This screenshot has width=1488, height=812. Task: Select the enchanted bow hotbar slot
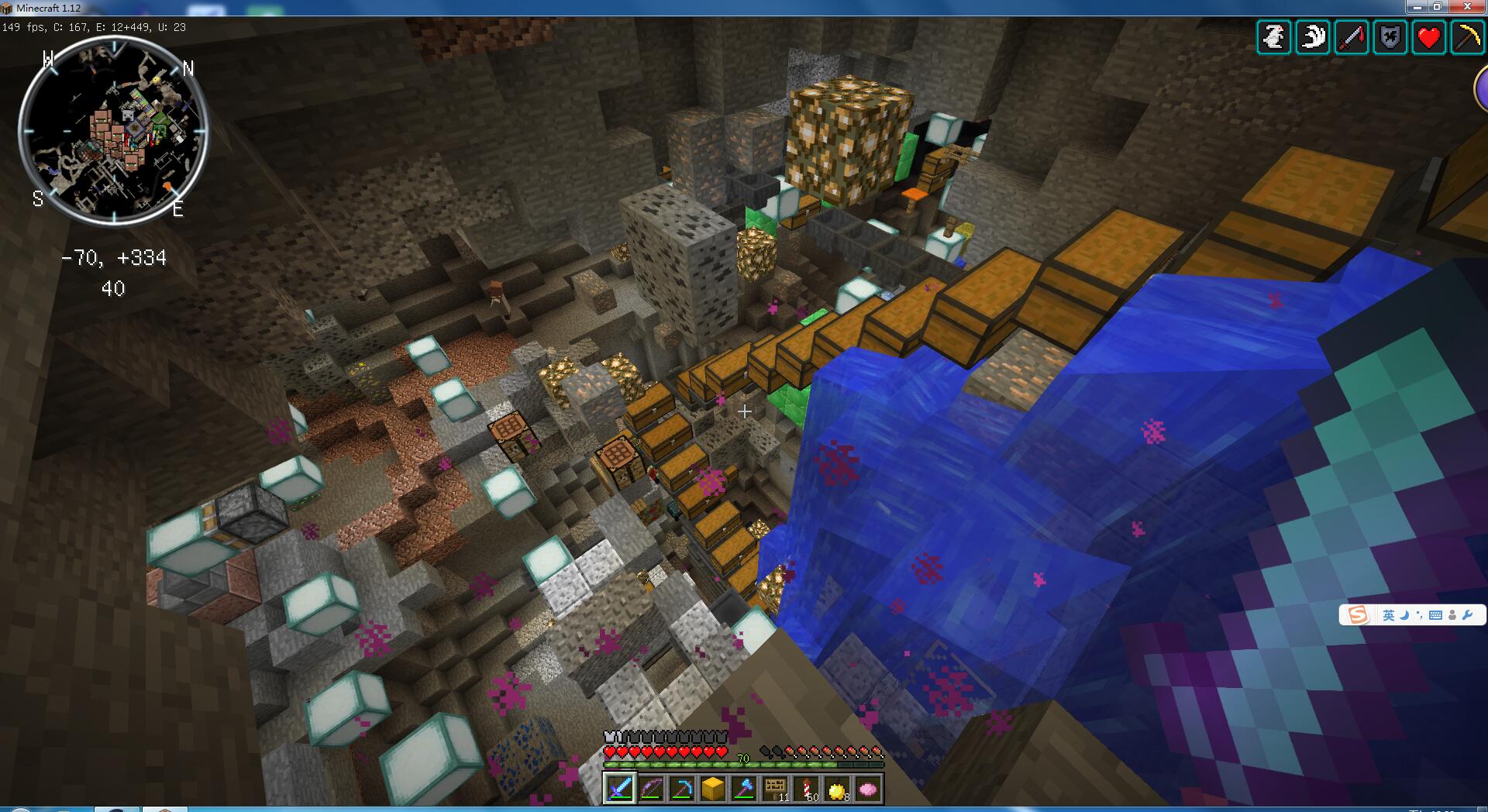coord(651,788)
